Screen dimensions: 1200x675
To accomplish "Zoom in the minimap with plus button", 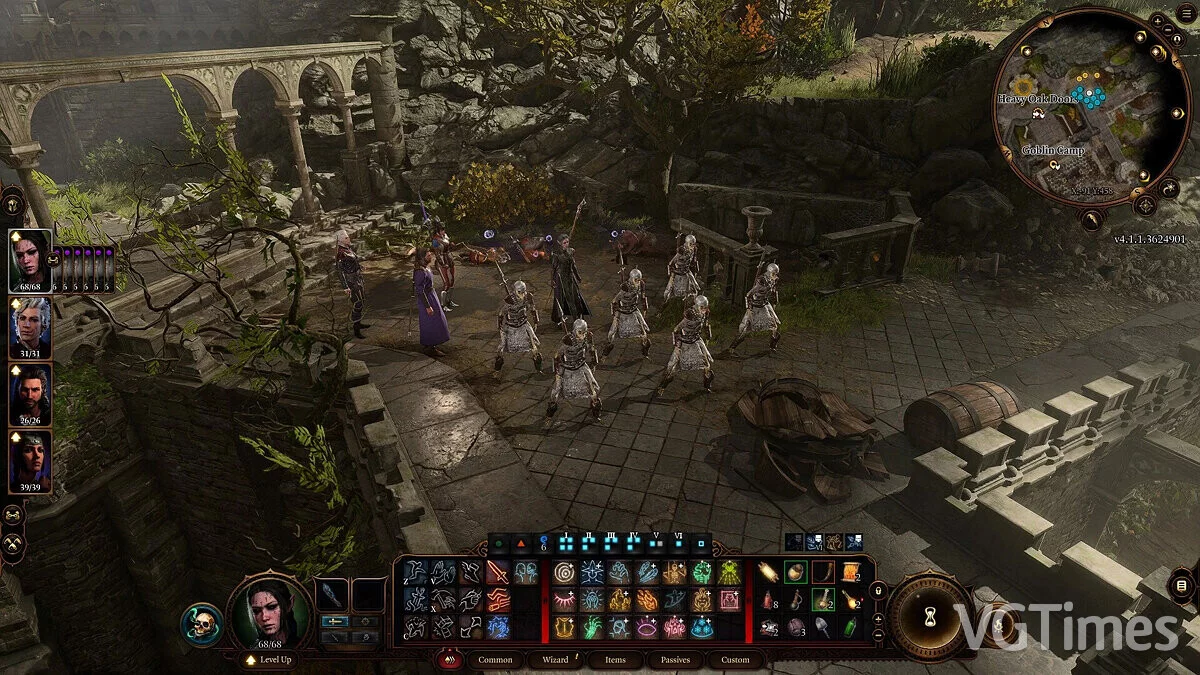I will 1157,20.
